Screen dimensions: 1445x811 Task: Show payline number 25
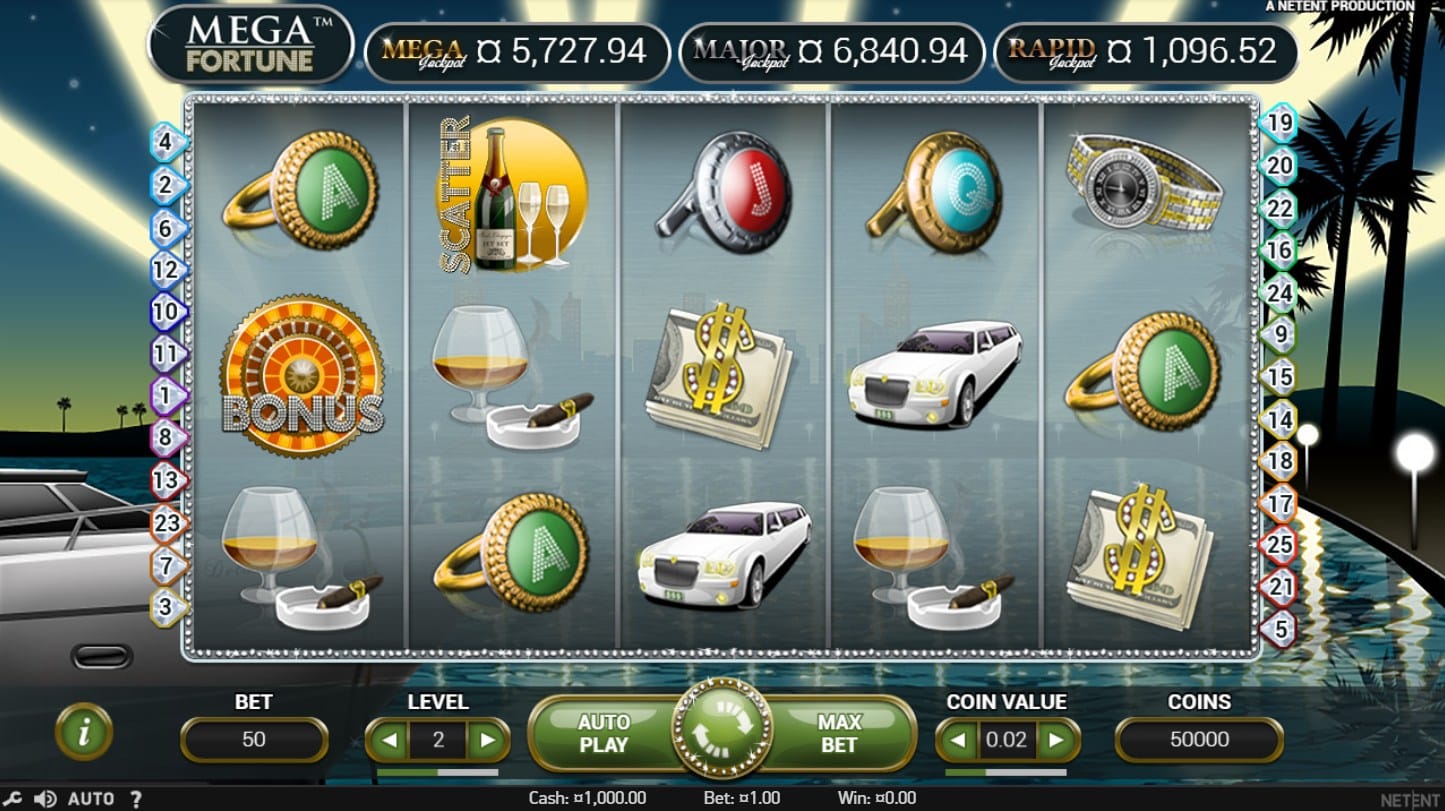pos(1280,544)
